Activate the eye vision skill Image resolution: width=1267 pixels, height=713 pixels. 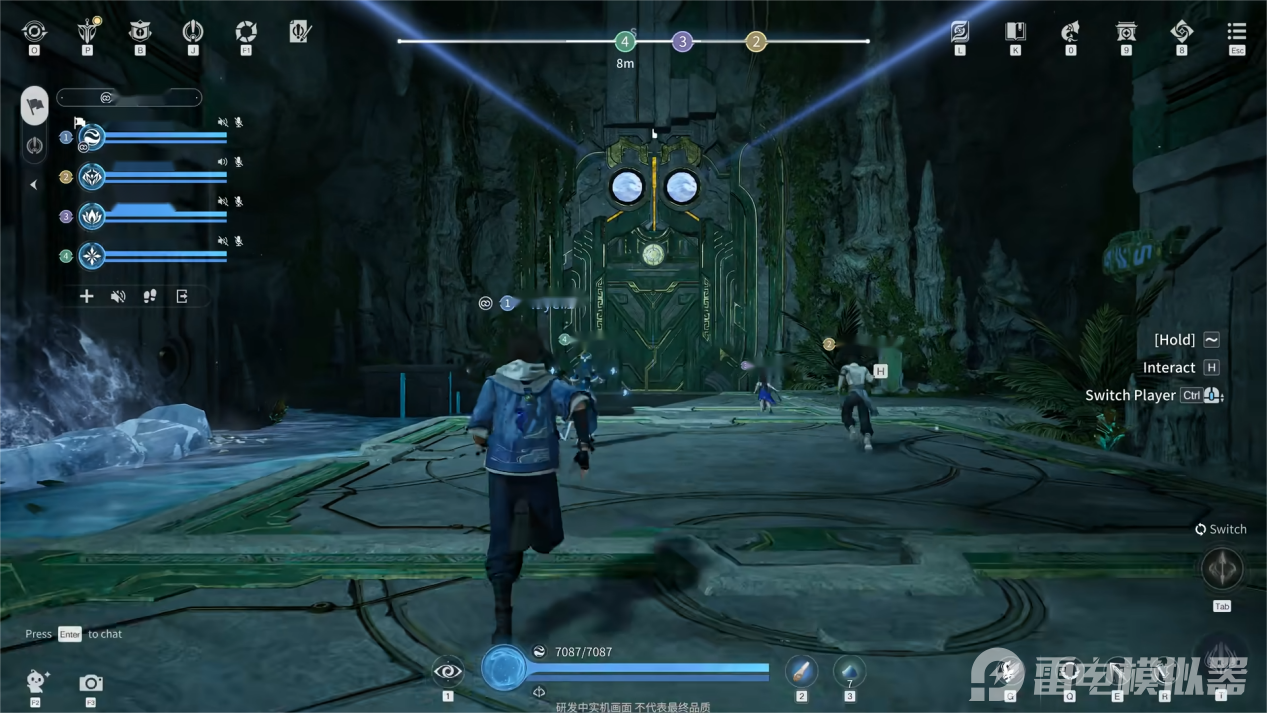pos(448,671)
